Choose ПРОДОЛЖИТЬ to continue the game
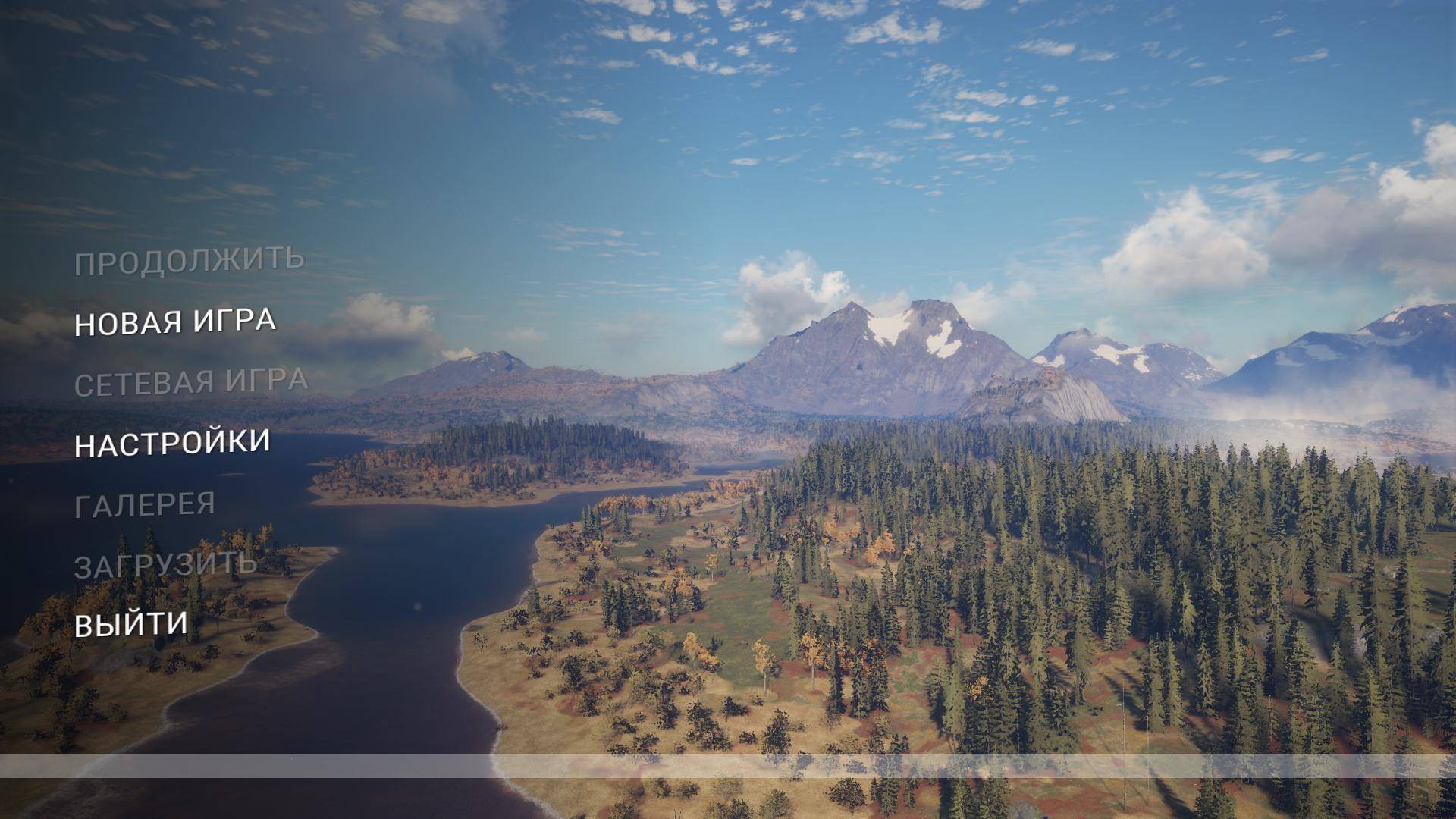This screenshot has height=819, width=1456. [190, 262]
